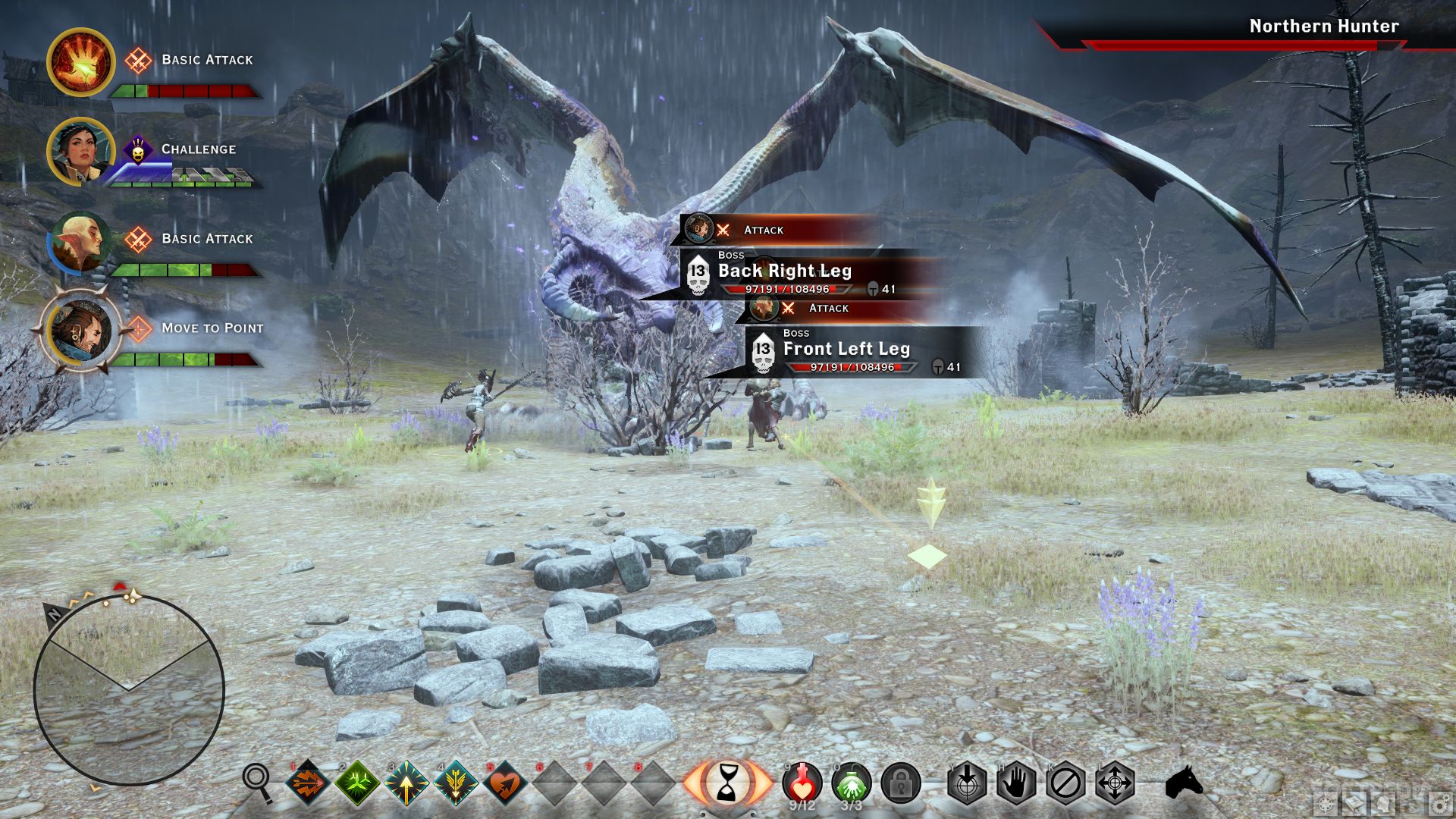Use the green burst ability in slot 2
This screenshot has height=819, width=1456.
pyautogui.click(x=357, y=782)
